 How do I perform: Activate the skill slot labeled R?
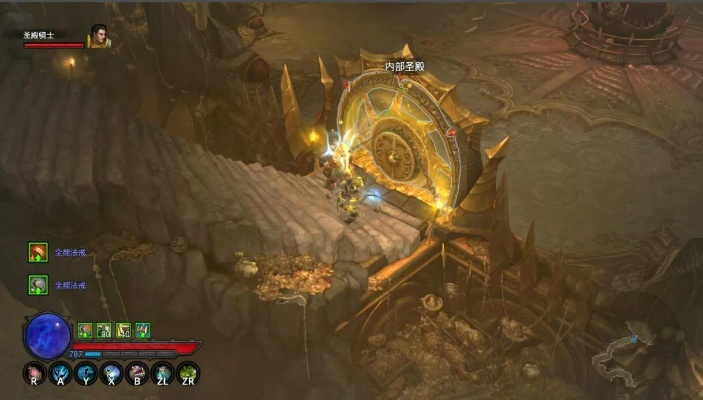pos(34,374)
